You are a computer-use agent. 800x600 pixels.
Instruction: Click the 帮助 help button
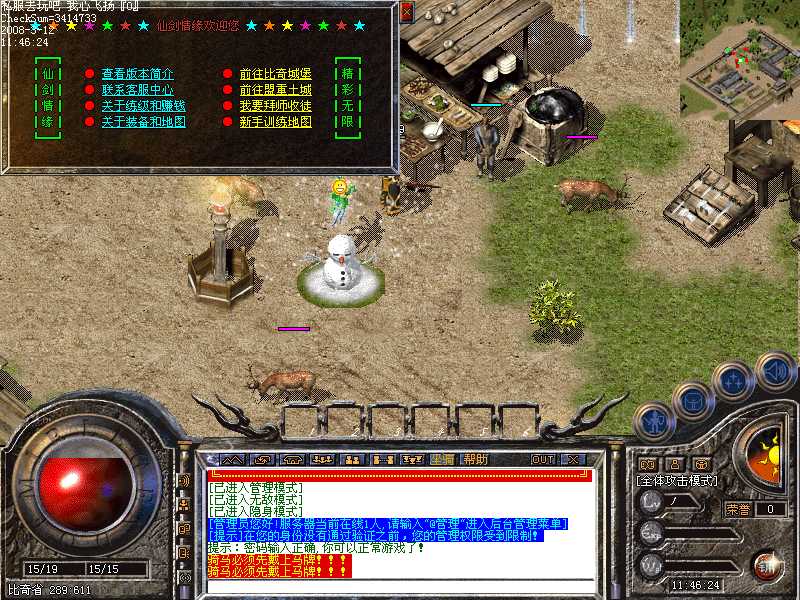point(476,460)
